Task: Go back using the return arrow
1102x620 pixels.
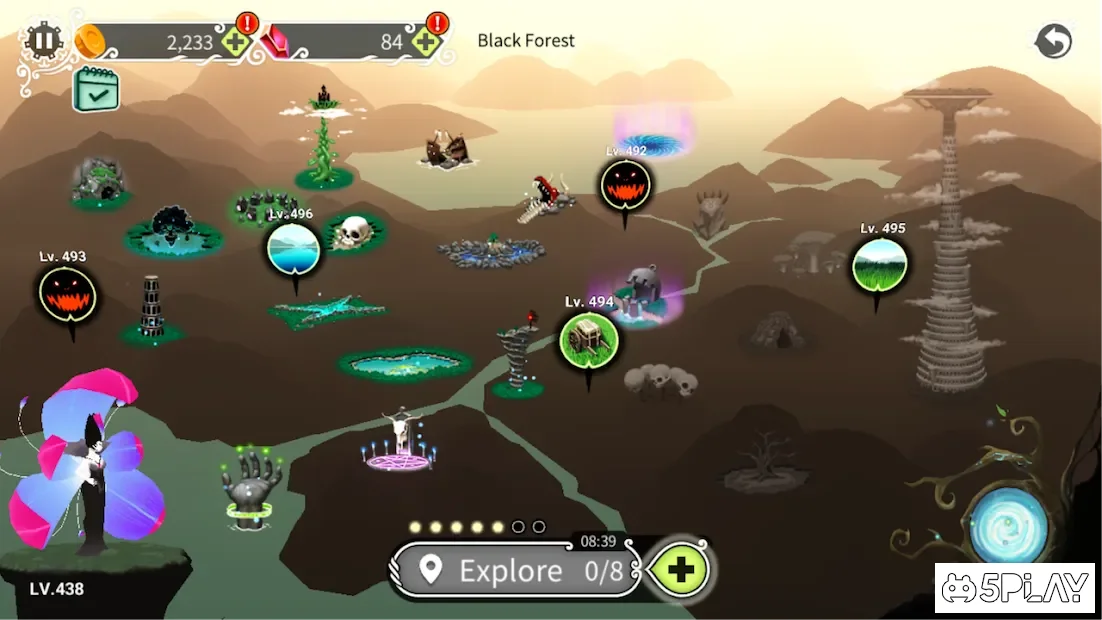Action: [1053, 41]
